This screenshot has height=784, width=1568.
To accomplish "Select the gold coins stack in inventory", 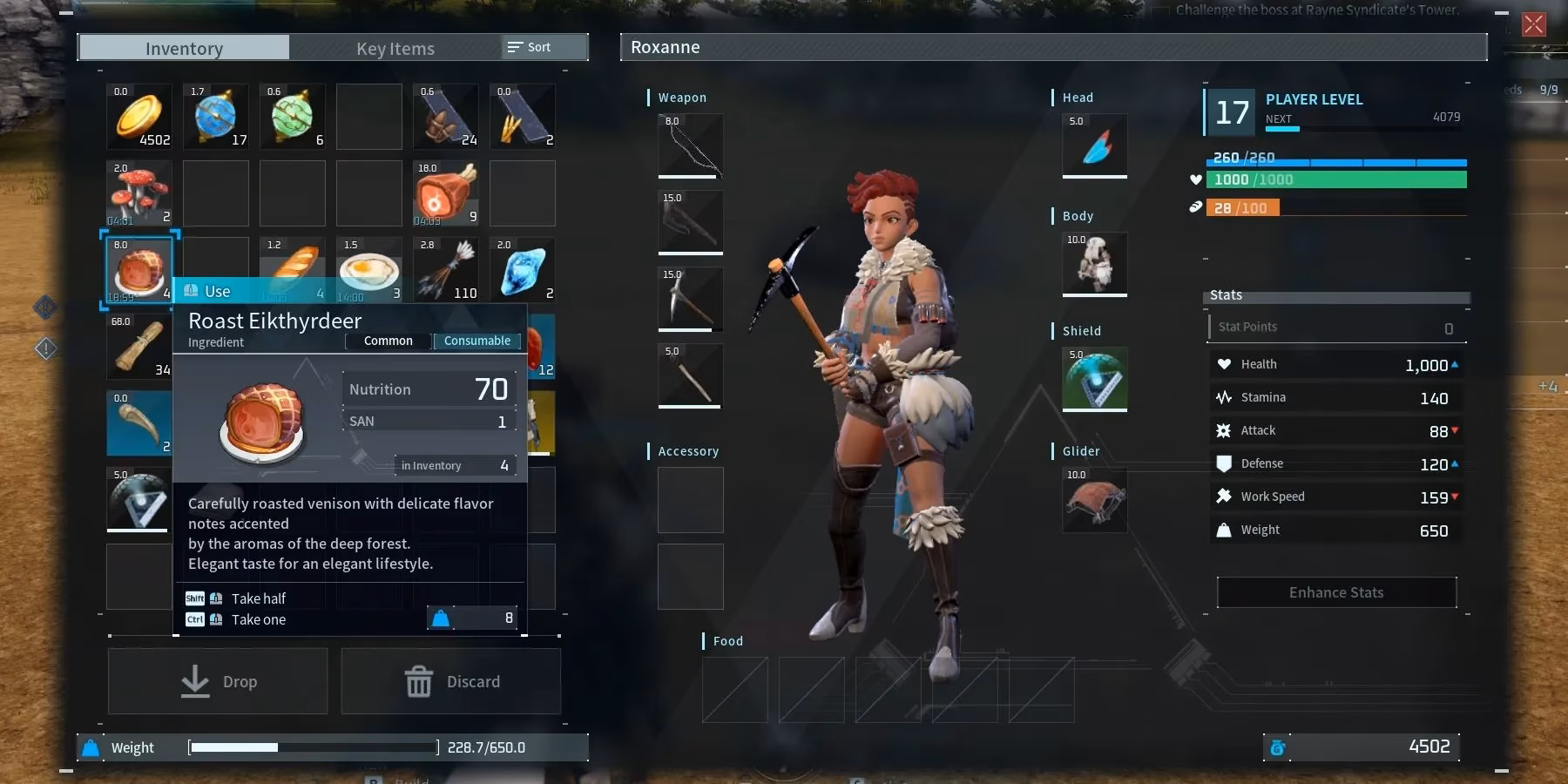I will click(x=139, y=116).
